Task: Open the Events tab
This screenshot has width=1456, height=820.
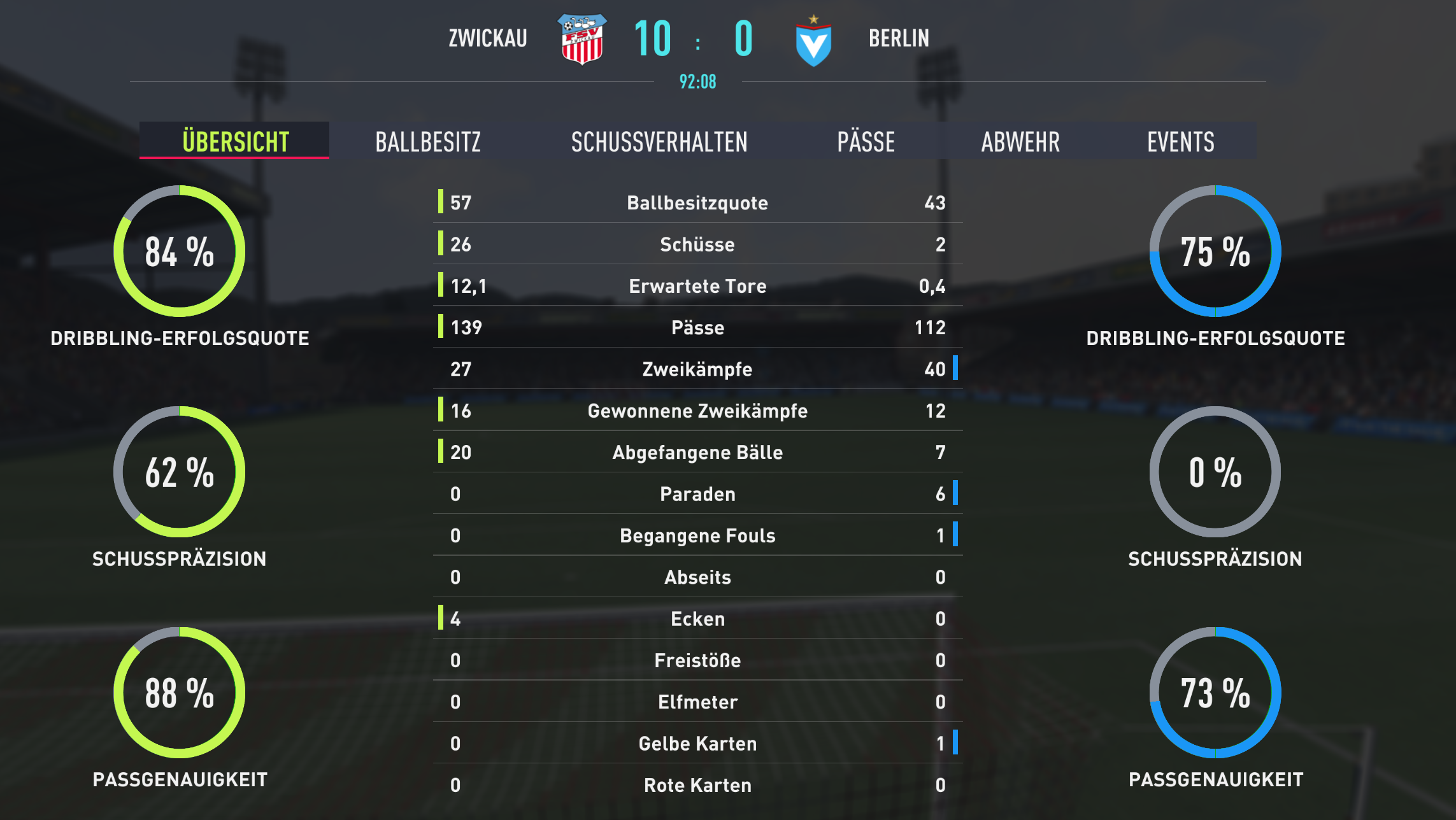Action: pyautogui.click(x=1180, y=141)
